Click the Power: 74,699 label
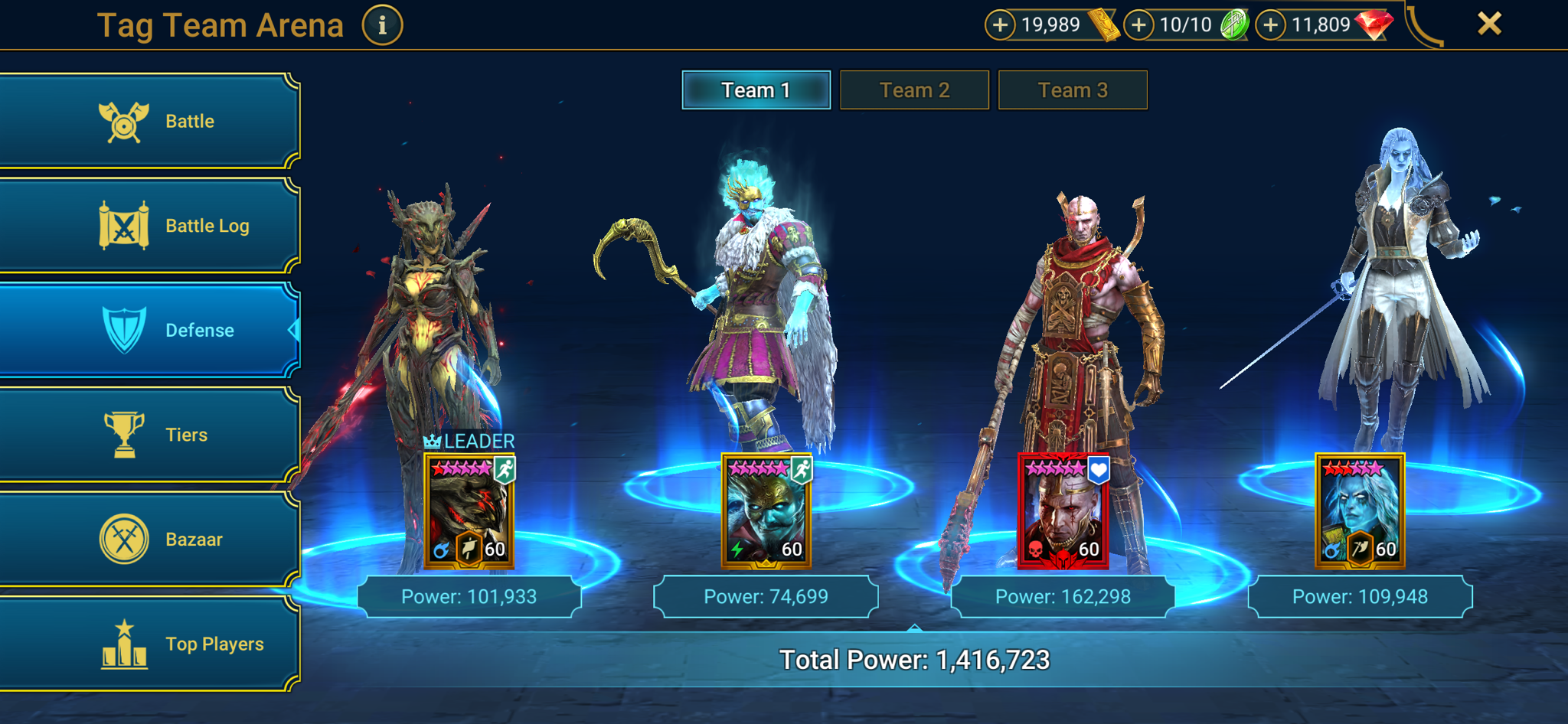 (766, 596)
